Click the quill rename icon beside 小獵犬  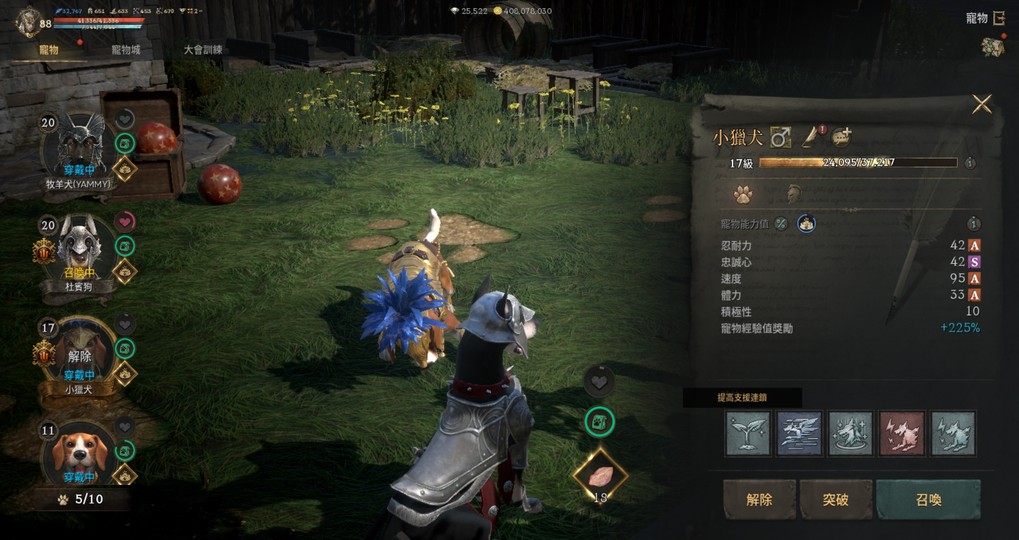point(809,137)
